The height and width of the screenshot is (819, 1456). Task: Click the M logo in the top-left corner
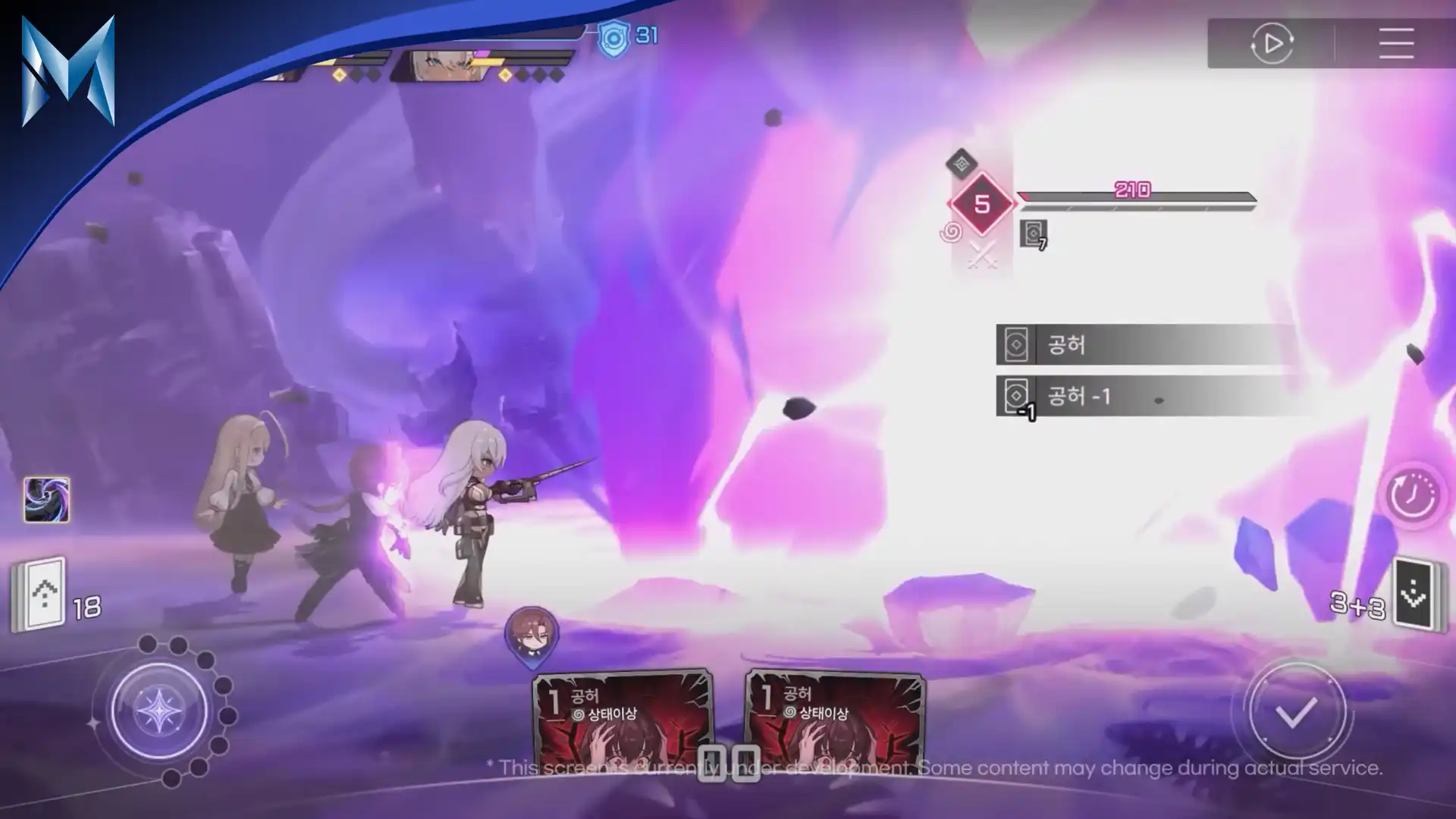[x=68, y=72]
